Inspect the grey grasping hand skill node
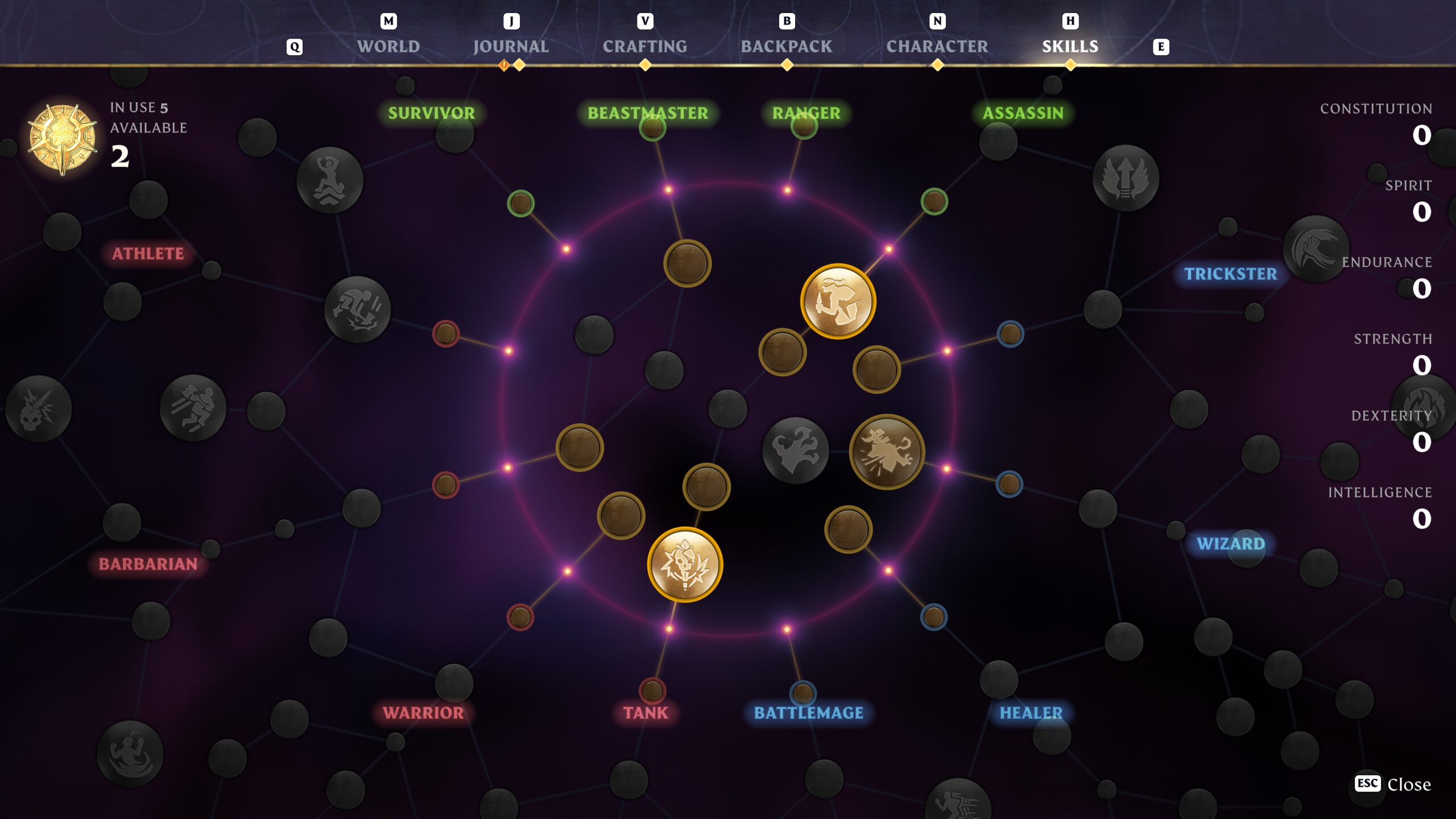The image size is (1456, 819). point(795,450)
